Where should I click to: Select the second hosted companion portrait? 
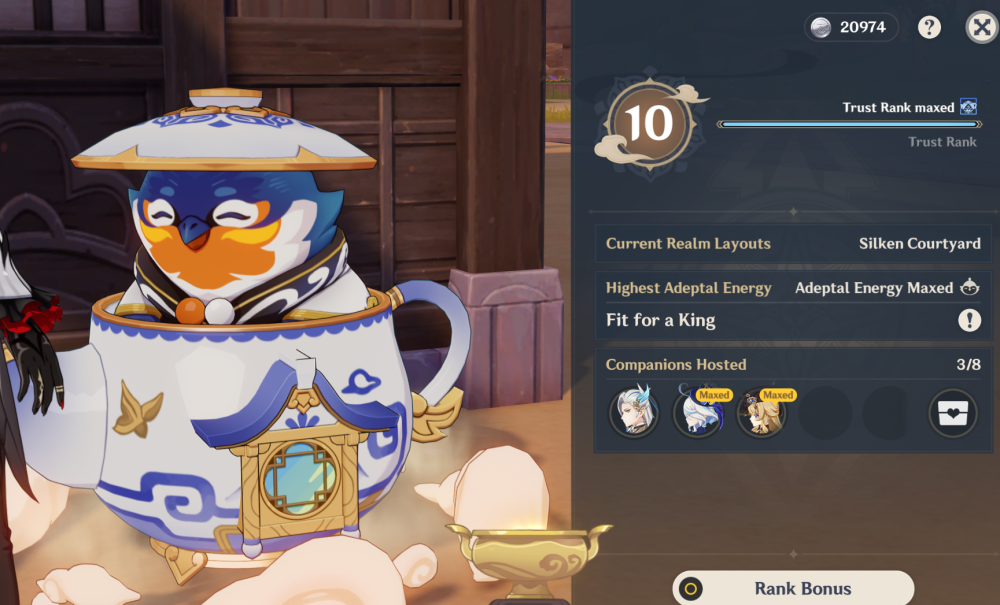(x=697, y=413)
